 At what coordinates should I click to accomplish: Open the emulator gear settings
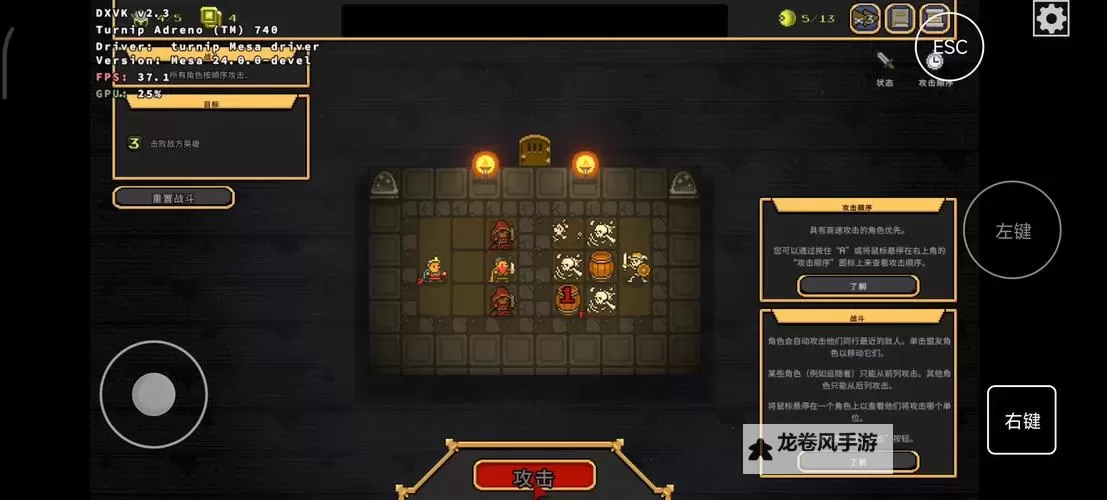(x=1051, y=18)
